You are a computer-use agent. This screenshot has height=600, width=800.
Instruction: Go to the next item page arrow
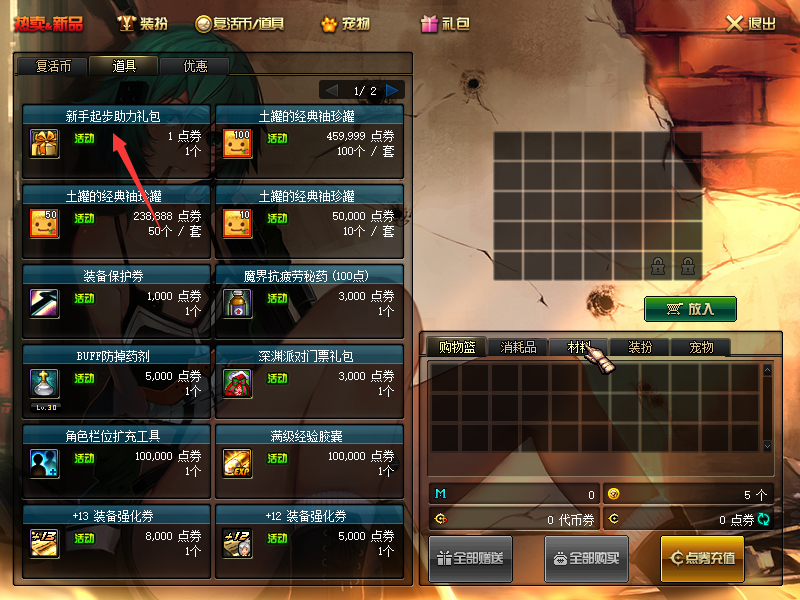(x=393, y=90)
